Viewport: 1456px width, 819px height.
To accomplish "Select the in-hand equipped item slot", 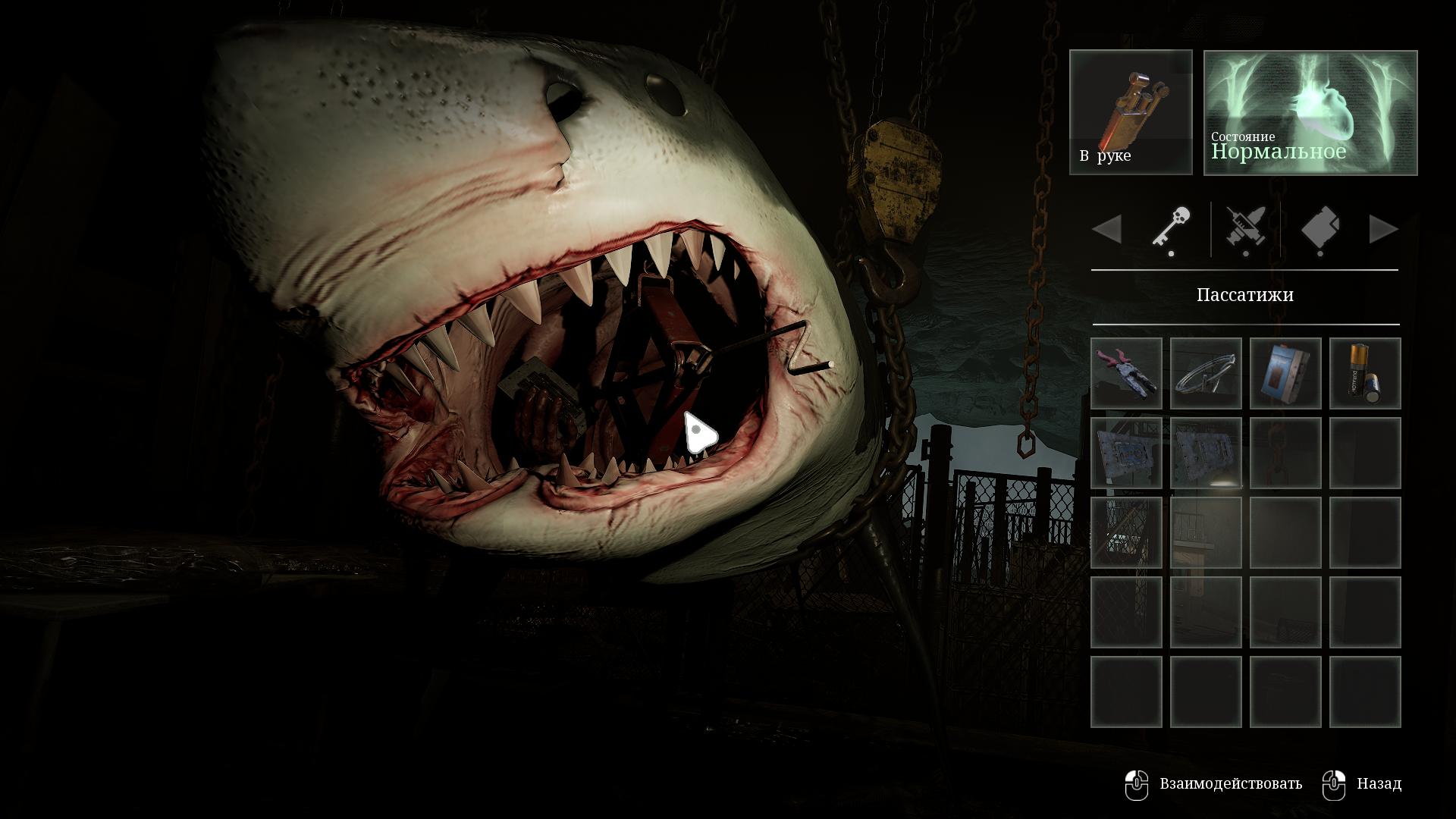I will point(1131,112).
